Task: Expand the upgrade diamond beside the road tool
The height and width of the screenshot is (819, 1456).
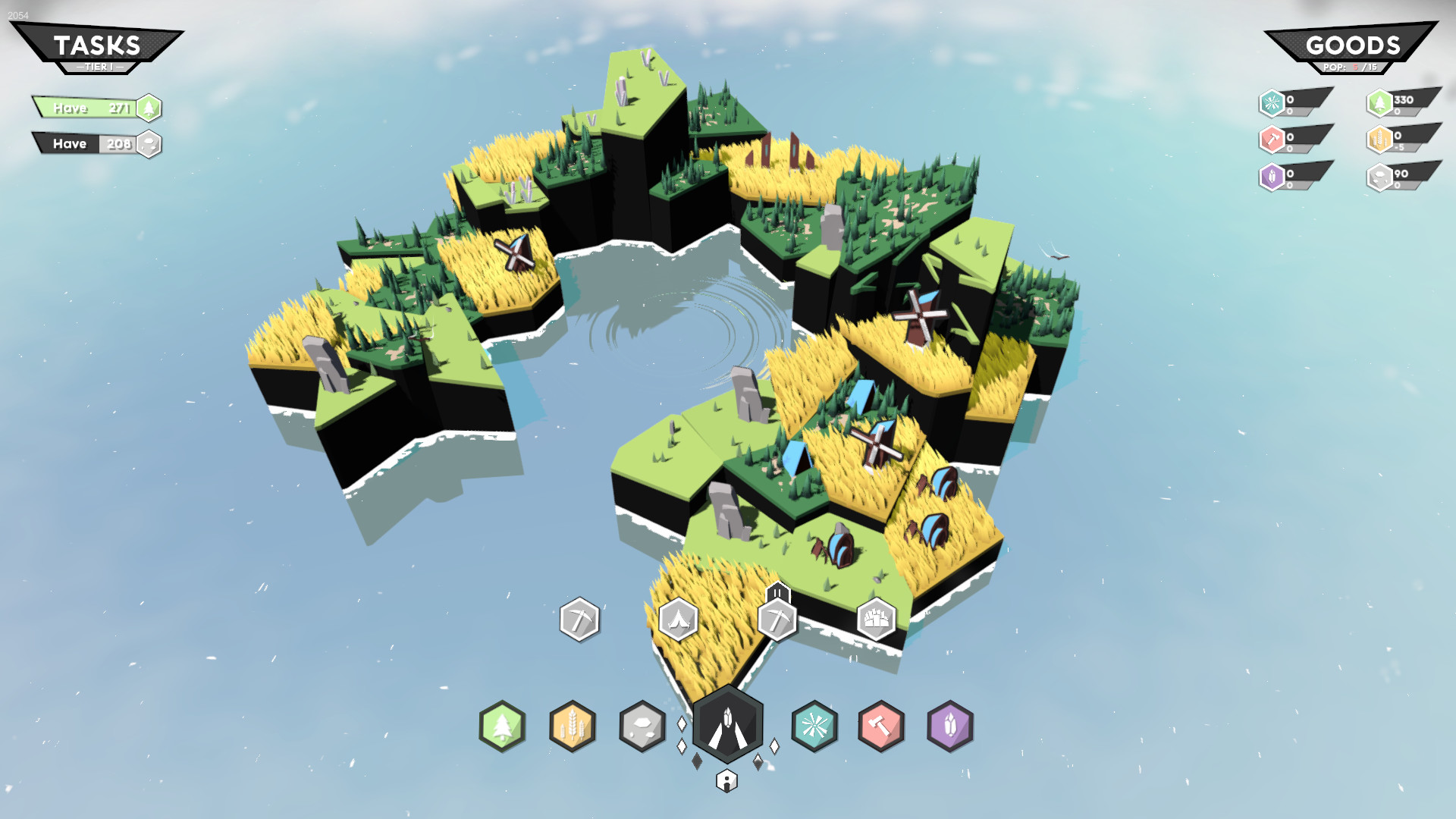Action: (773, 746)
